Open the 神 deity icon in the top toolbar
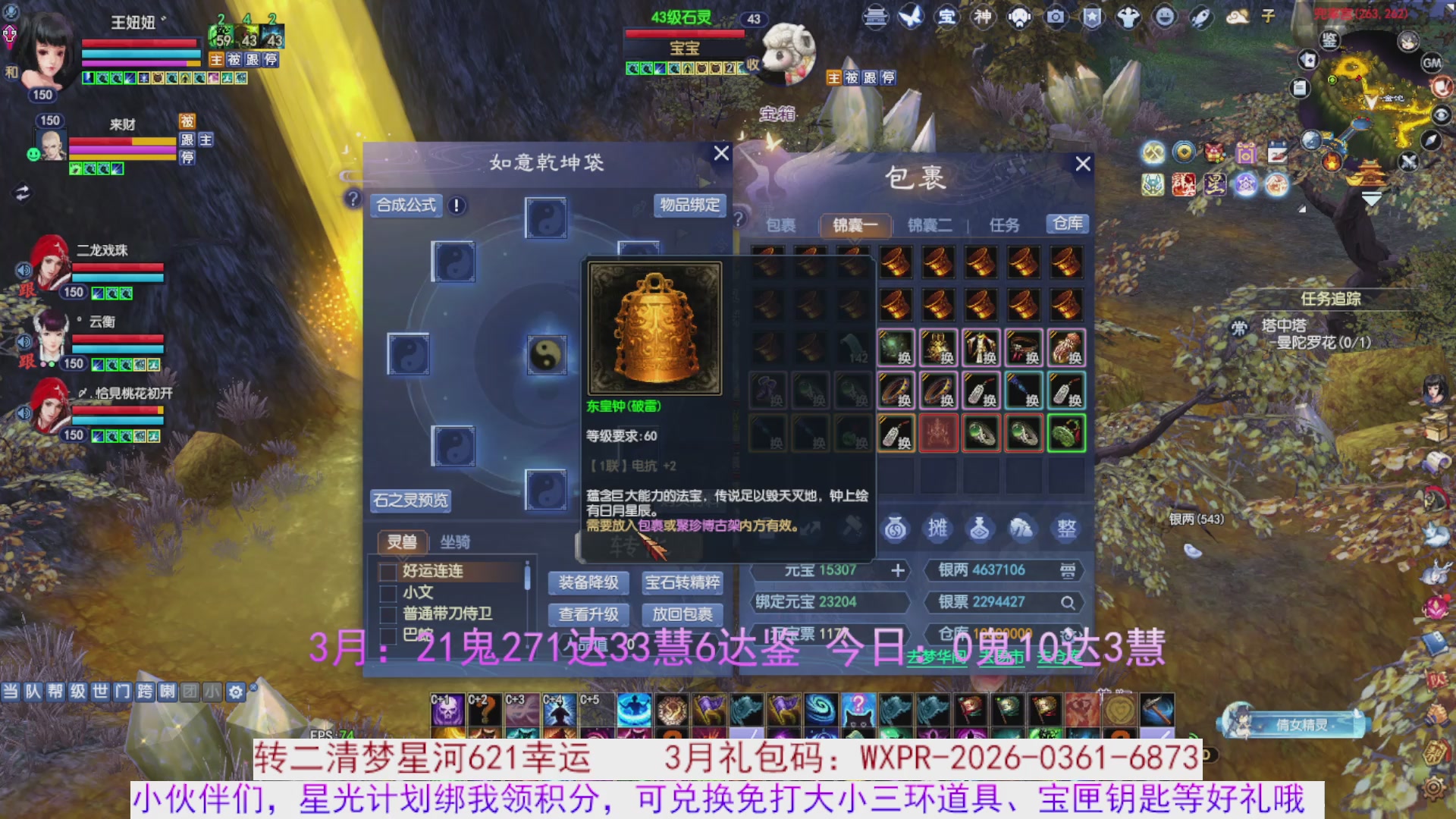 pyautogui.click(x=982, y=16)
